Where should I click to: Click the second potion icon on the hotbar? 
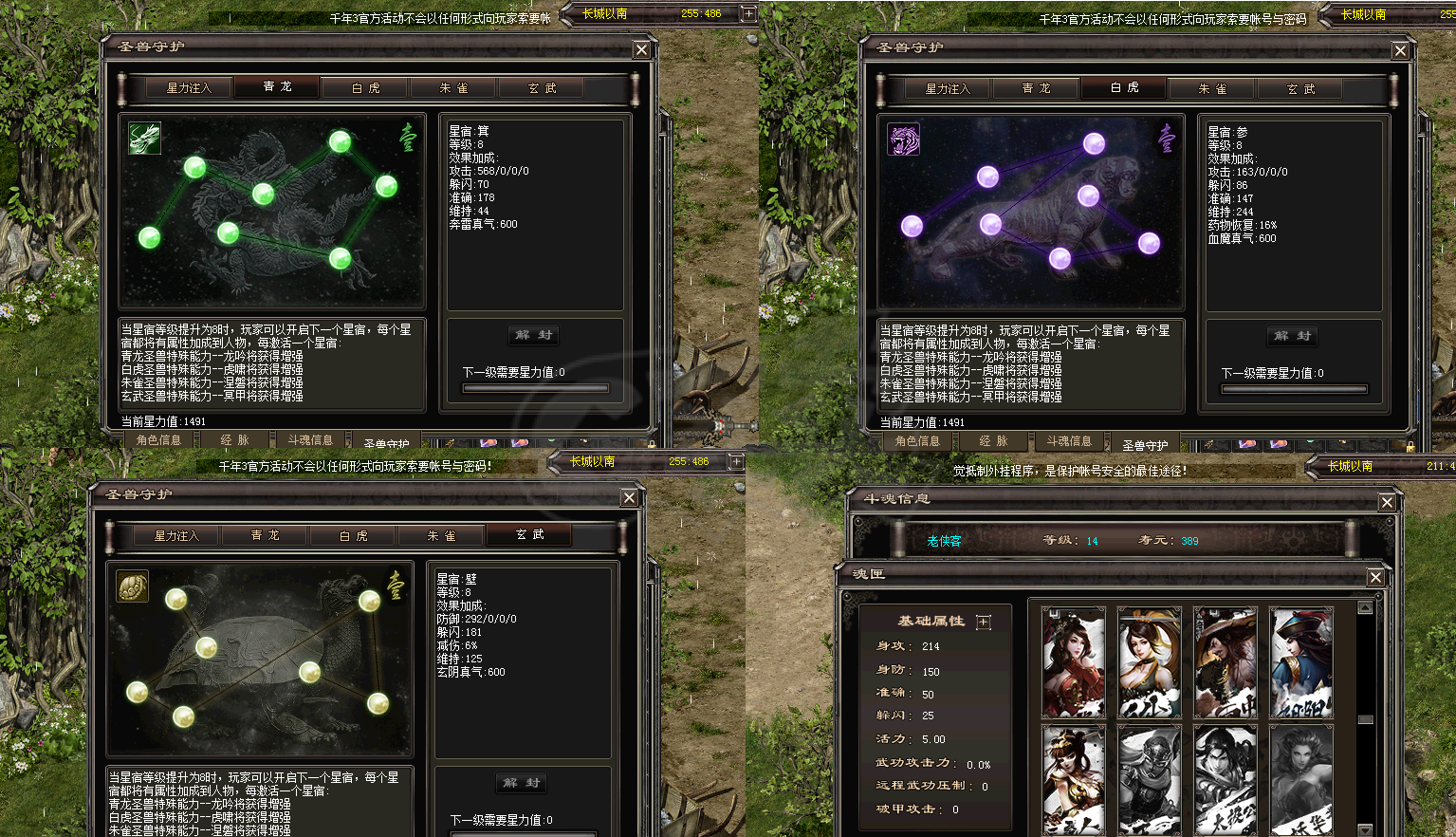[520, 442]
